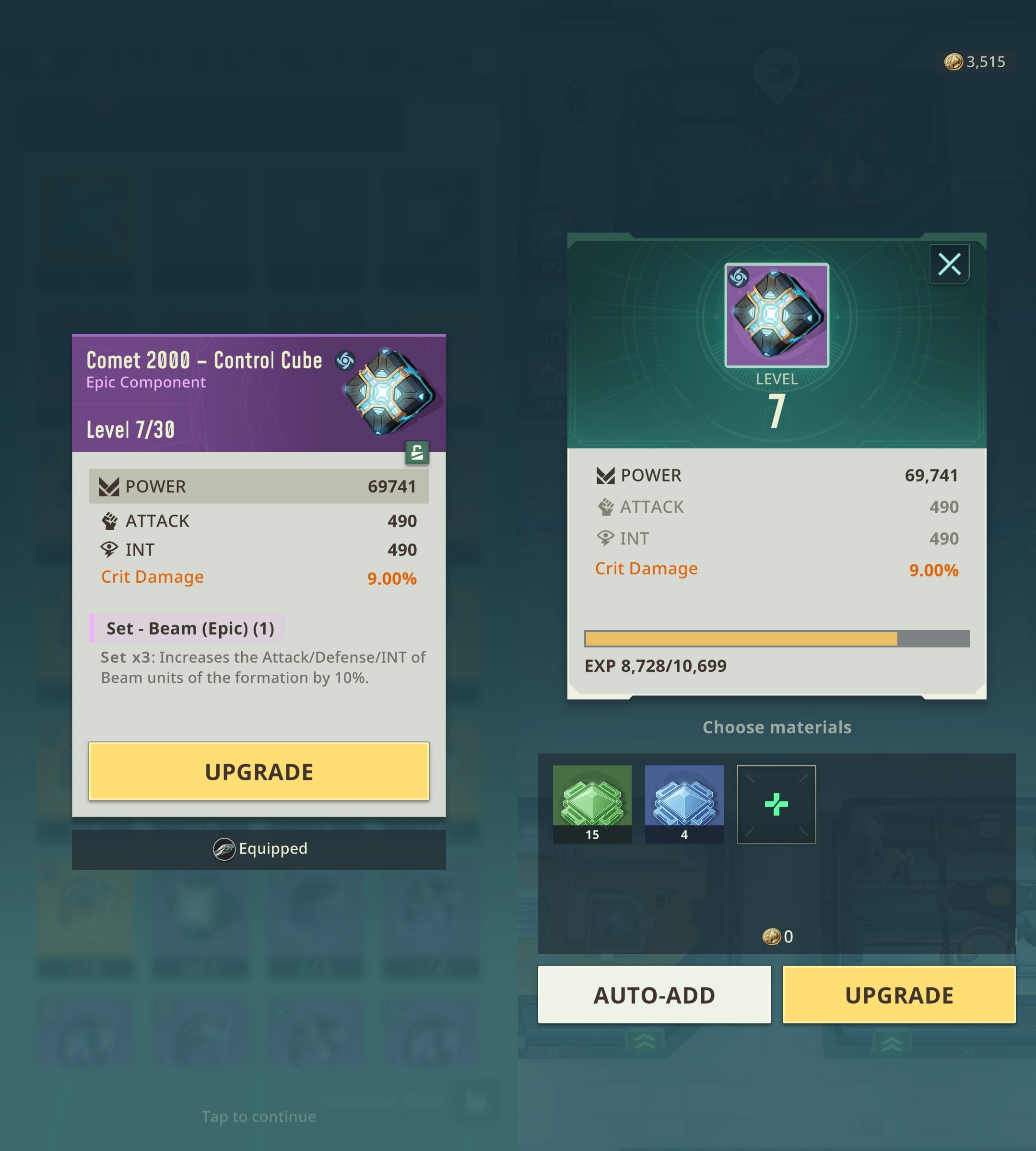Select the green crystal material slot
Viewport: 1036px width, 1151px height.
[592, 803]
